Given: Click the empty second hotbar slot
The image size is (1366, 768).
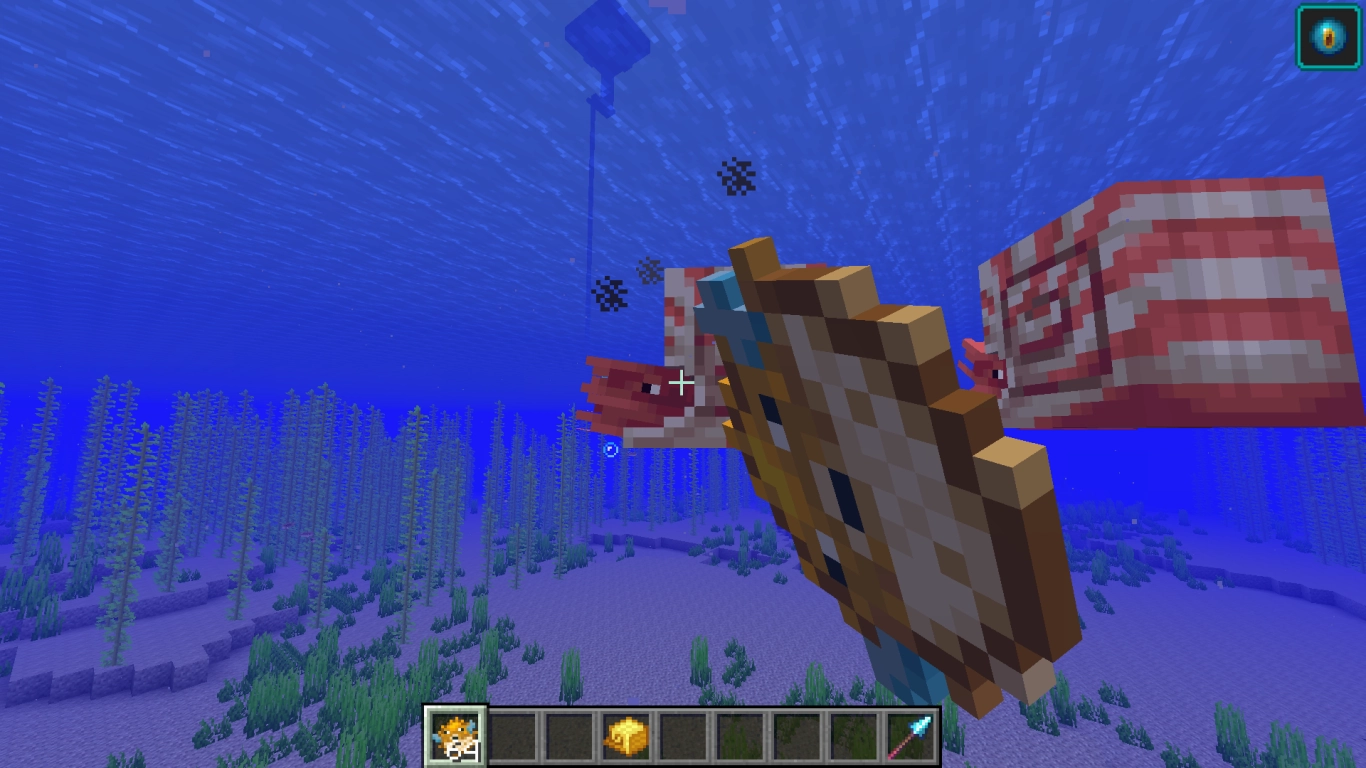Looking at the screenshot, I should (512, 738).
